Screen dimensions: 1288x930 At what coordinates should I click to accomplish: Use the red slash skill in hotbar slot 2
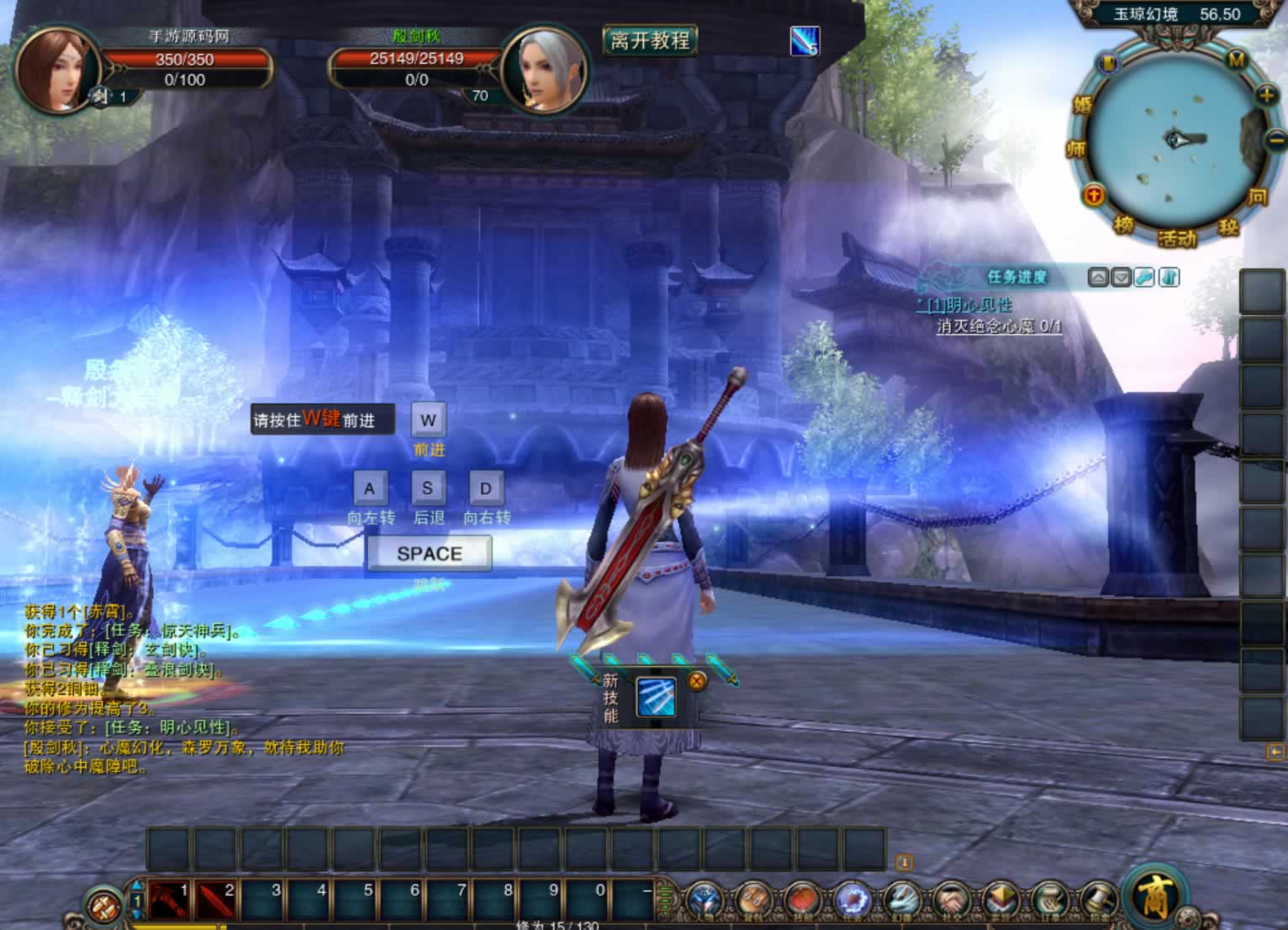click(x=216, y=901)
